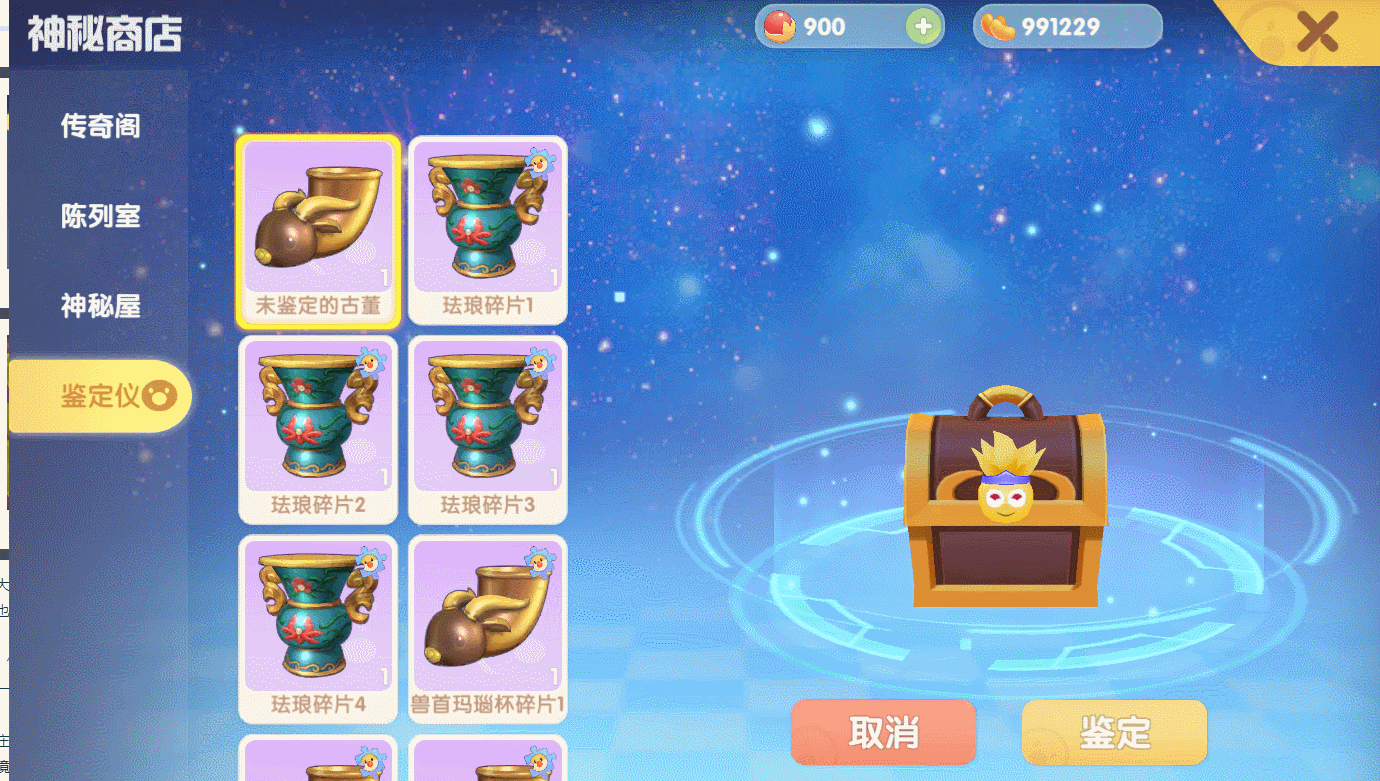Choose the 鉴定仪 tab

pyautogui.click(x=100, y=396)
